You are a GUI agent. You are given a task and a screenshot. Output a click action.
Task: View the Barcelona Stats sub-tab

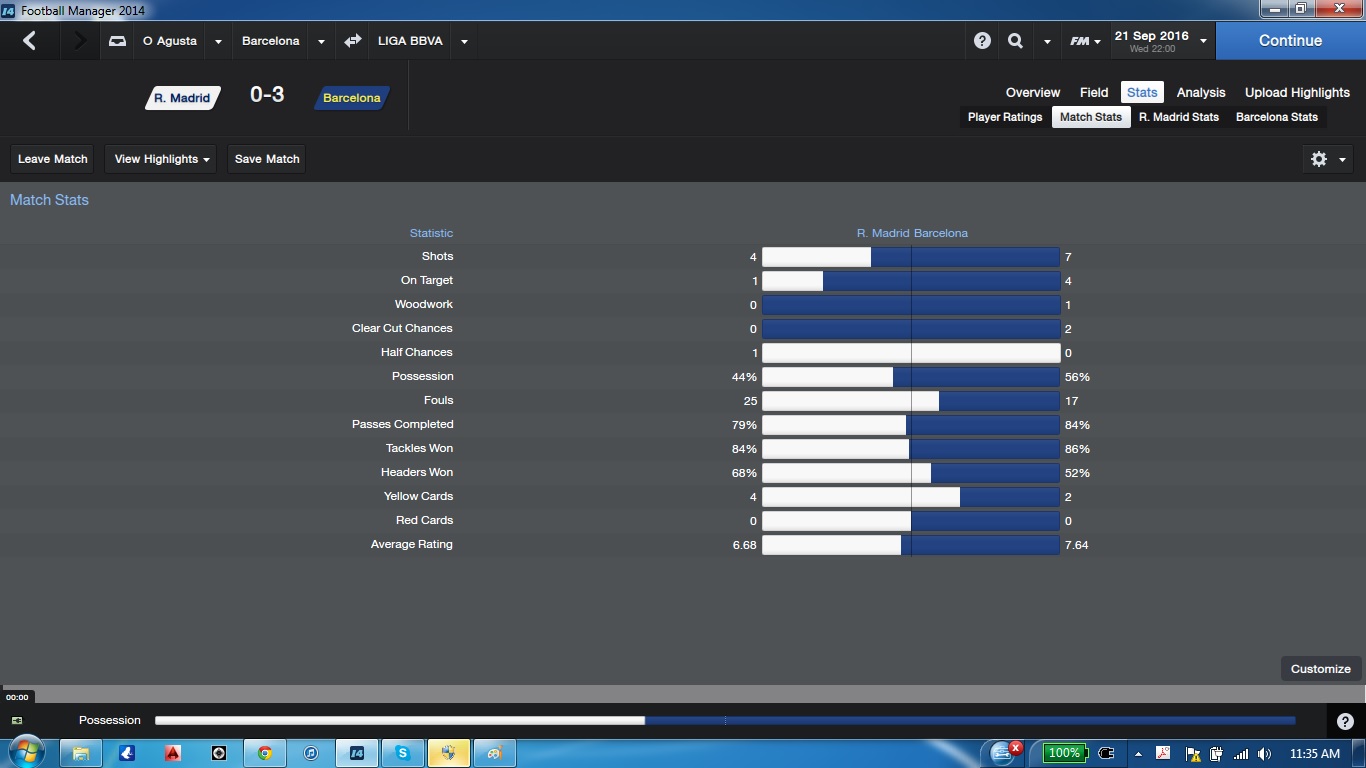[1277, 117]
